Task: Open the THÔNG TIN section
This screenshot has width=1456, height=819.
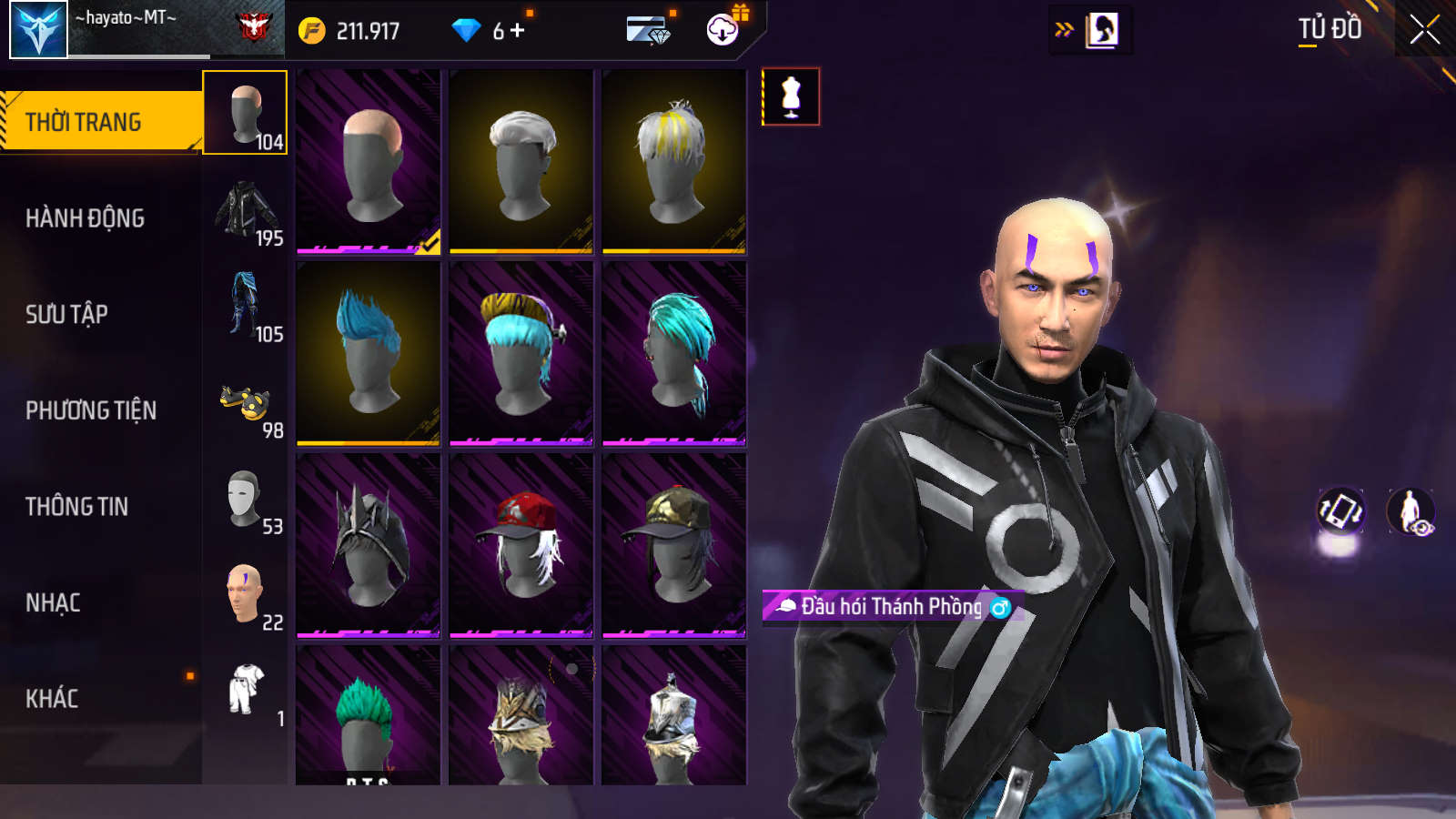Action: pyautogui.click(x=77, y=507)
